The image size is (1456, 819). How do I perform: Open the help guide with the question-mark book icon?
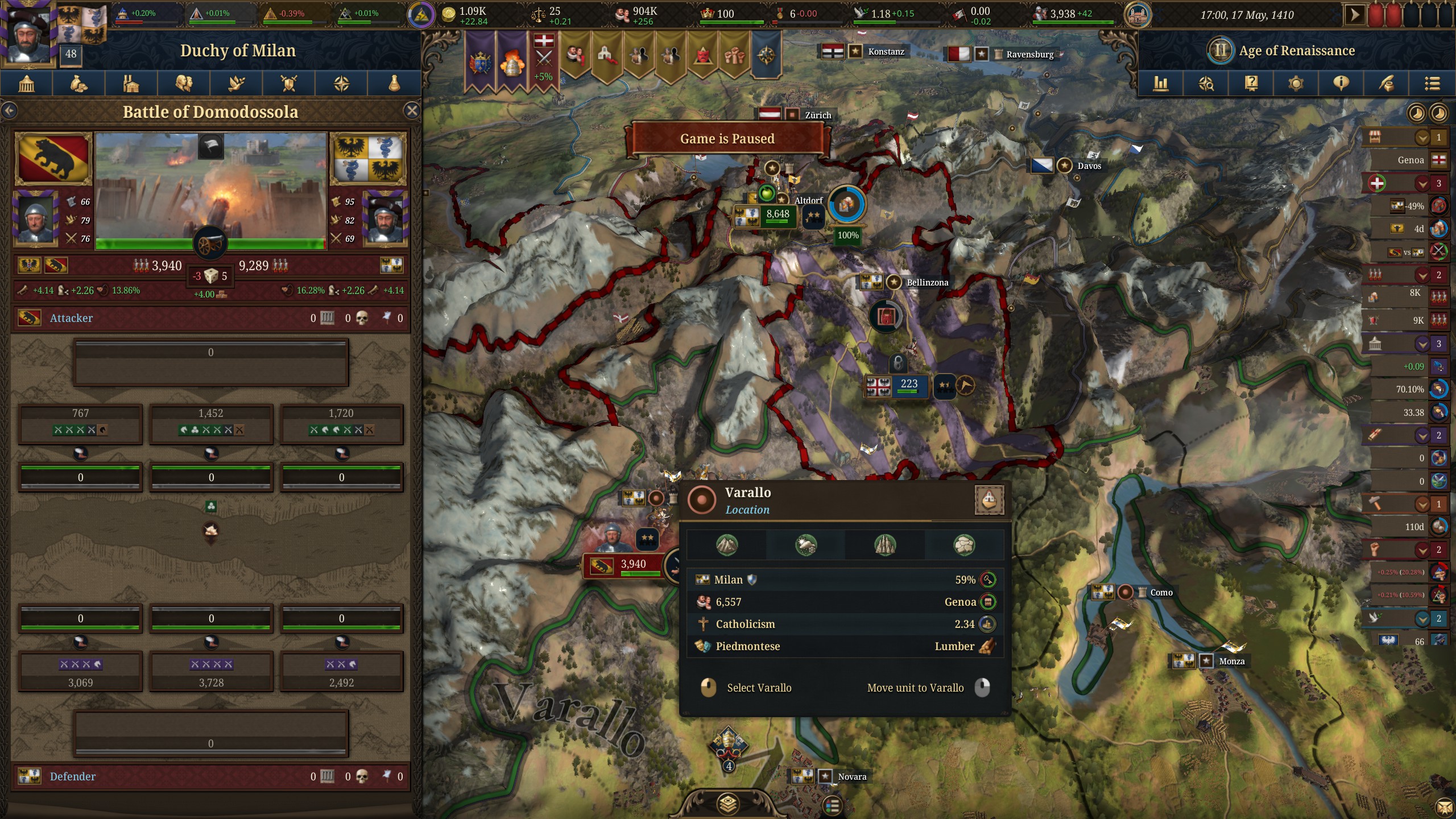[1251, 84]
